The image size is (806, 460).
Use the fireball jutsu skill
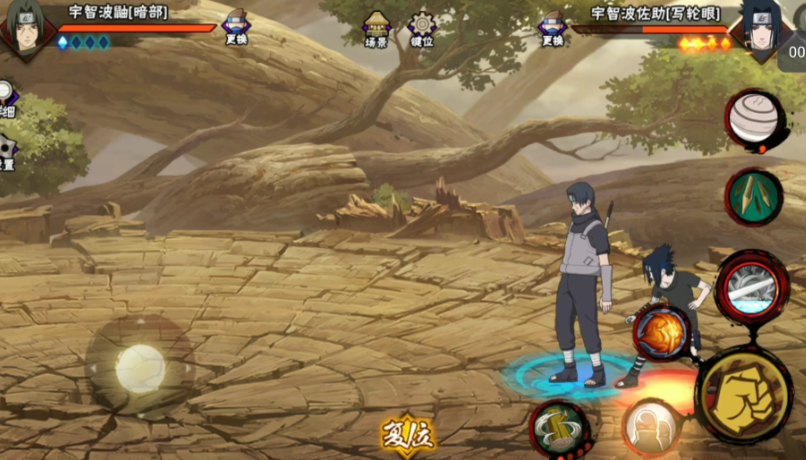click(660, 331)
